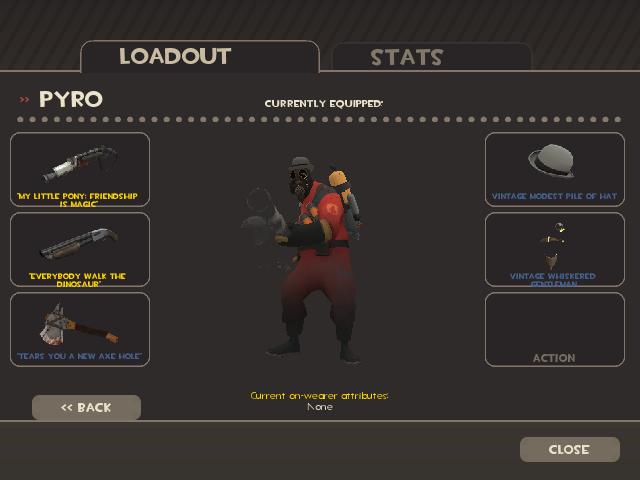Open the empty Action slot
This screenshot has width=640, height=480.
555,329
